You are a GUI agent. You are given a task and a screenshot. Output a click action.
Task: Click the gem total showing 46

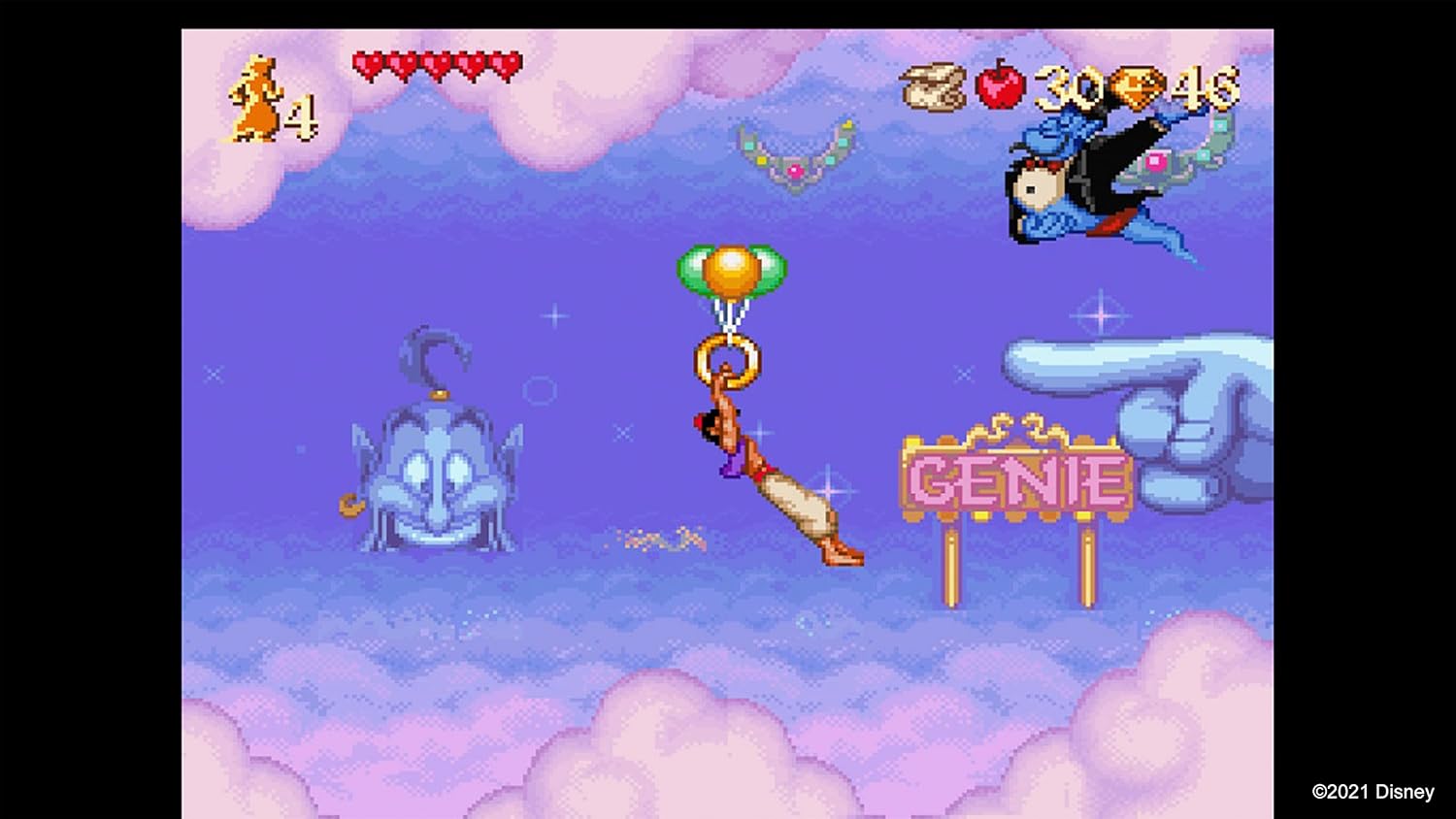click(1204, 89)
